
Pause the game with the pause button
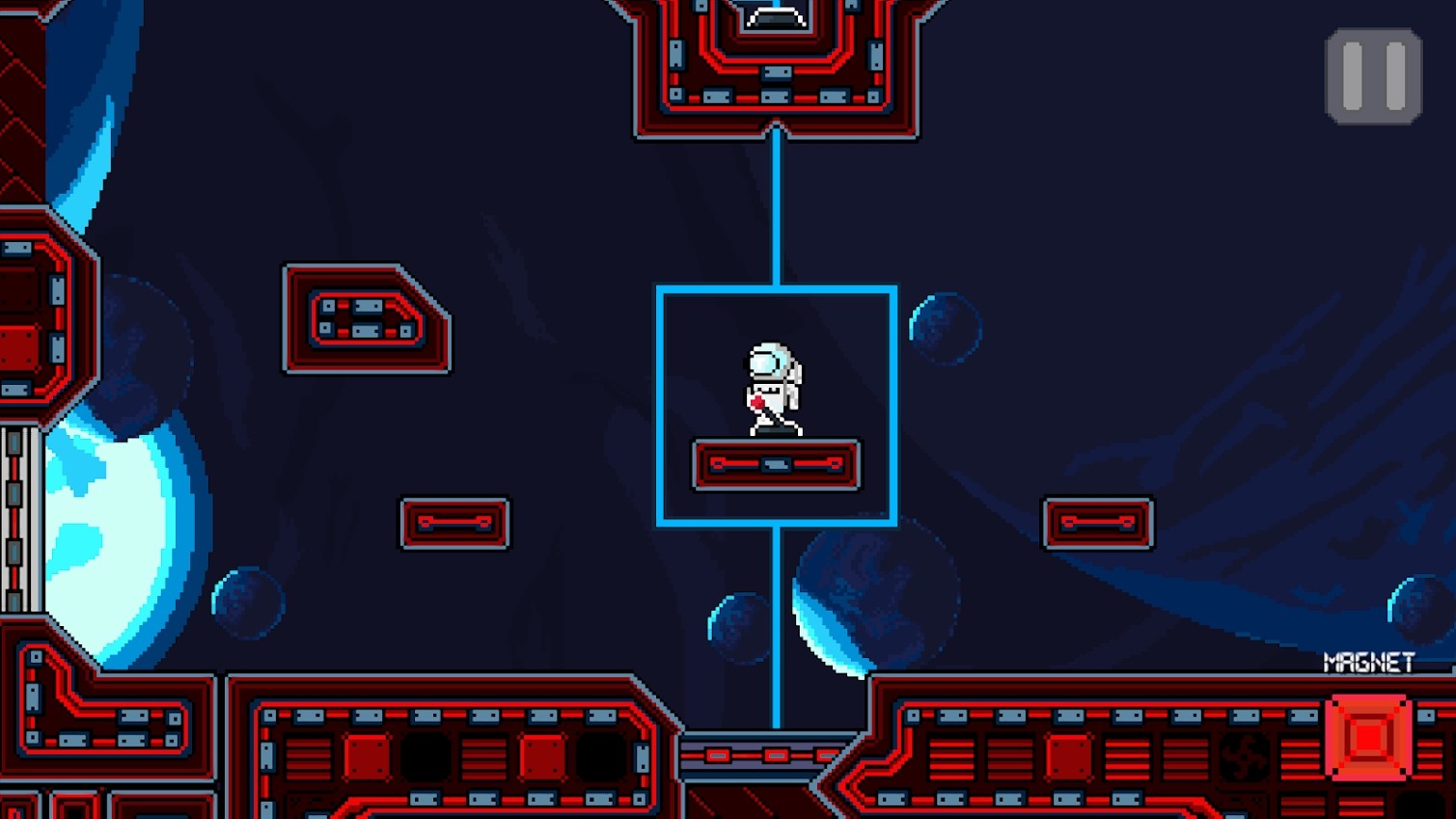(x=1373, y=76)
